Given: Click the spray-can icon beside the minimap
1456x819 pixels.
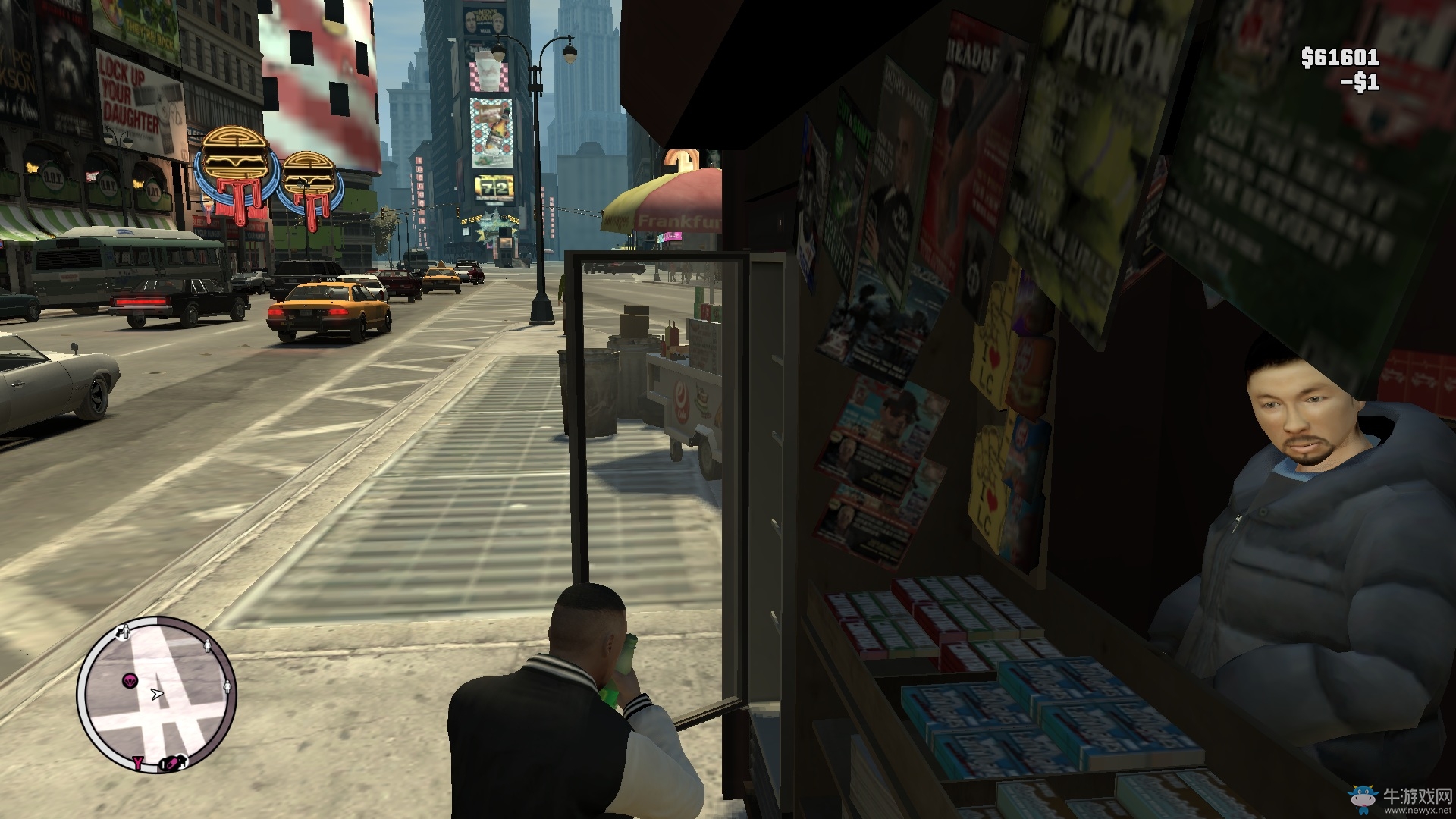Looking at the screenshot, I should point(171,764).
